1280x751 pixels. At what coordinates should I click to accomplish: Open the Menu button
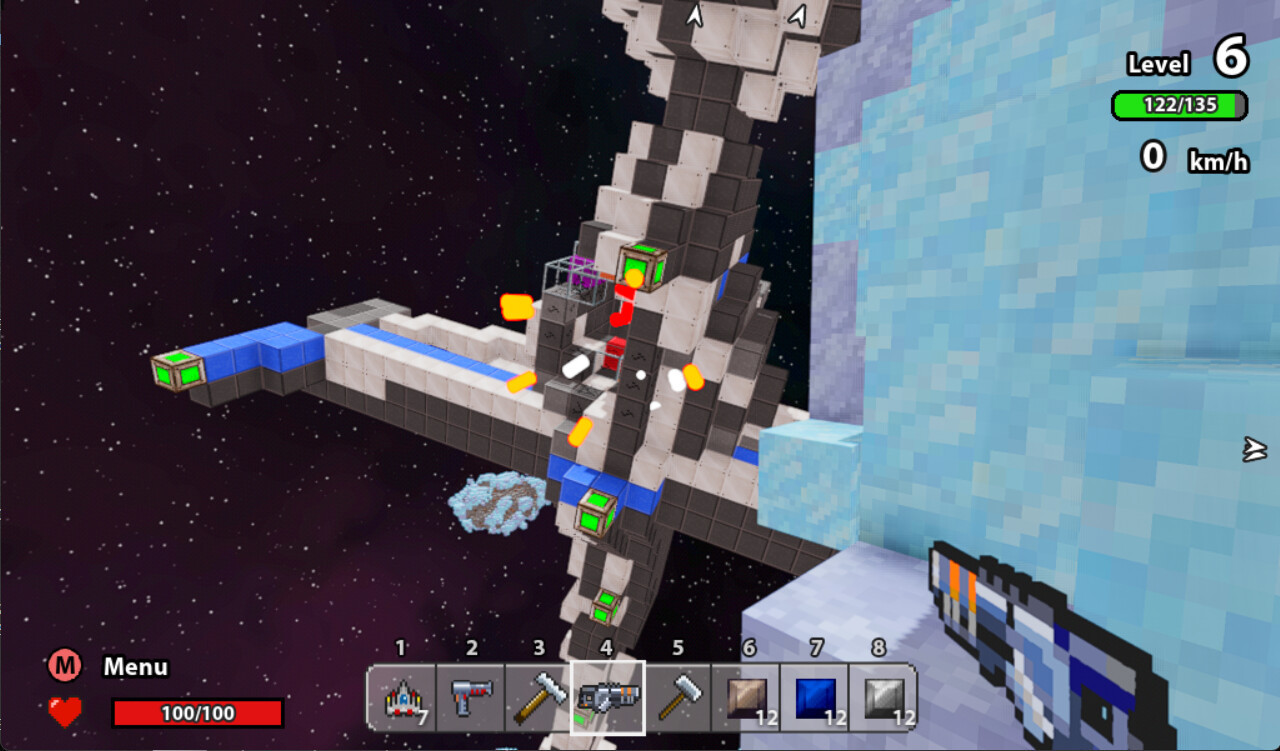tap(65, 666)
